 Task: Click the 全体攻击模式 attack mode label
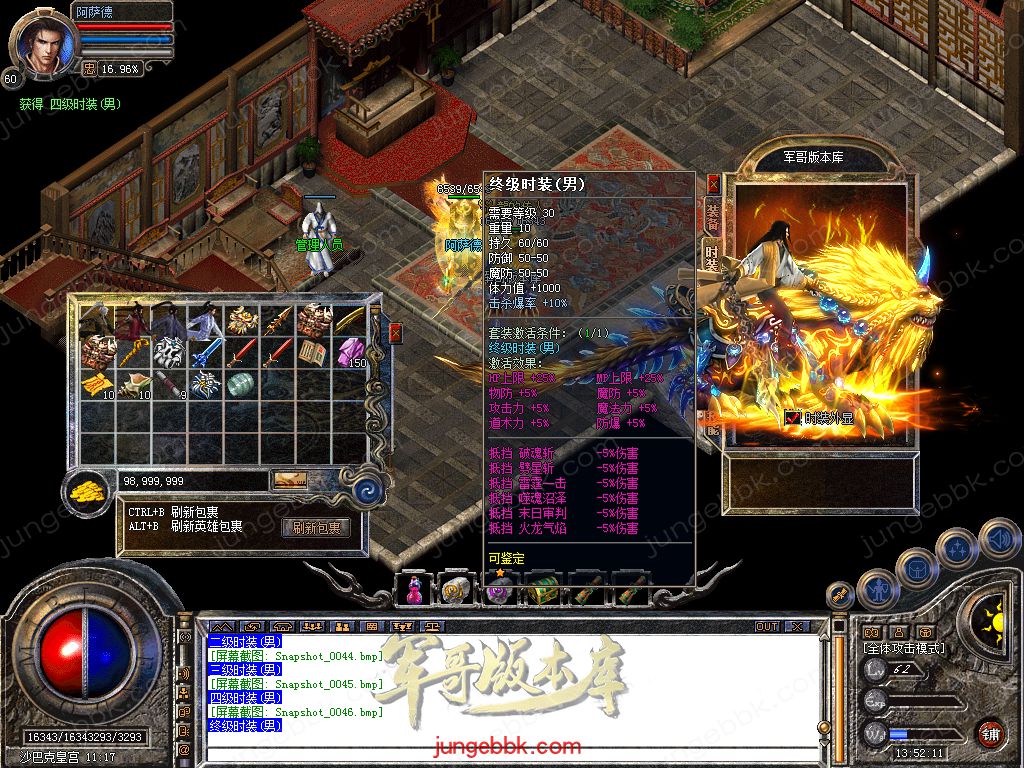pyautogui.click(x=902, y=649)
